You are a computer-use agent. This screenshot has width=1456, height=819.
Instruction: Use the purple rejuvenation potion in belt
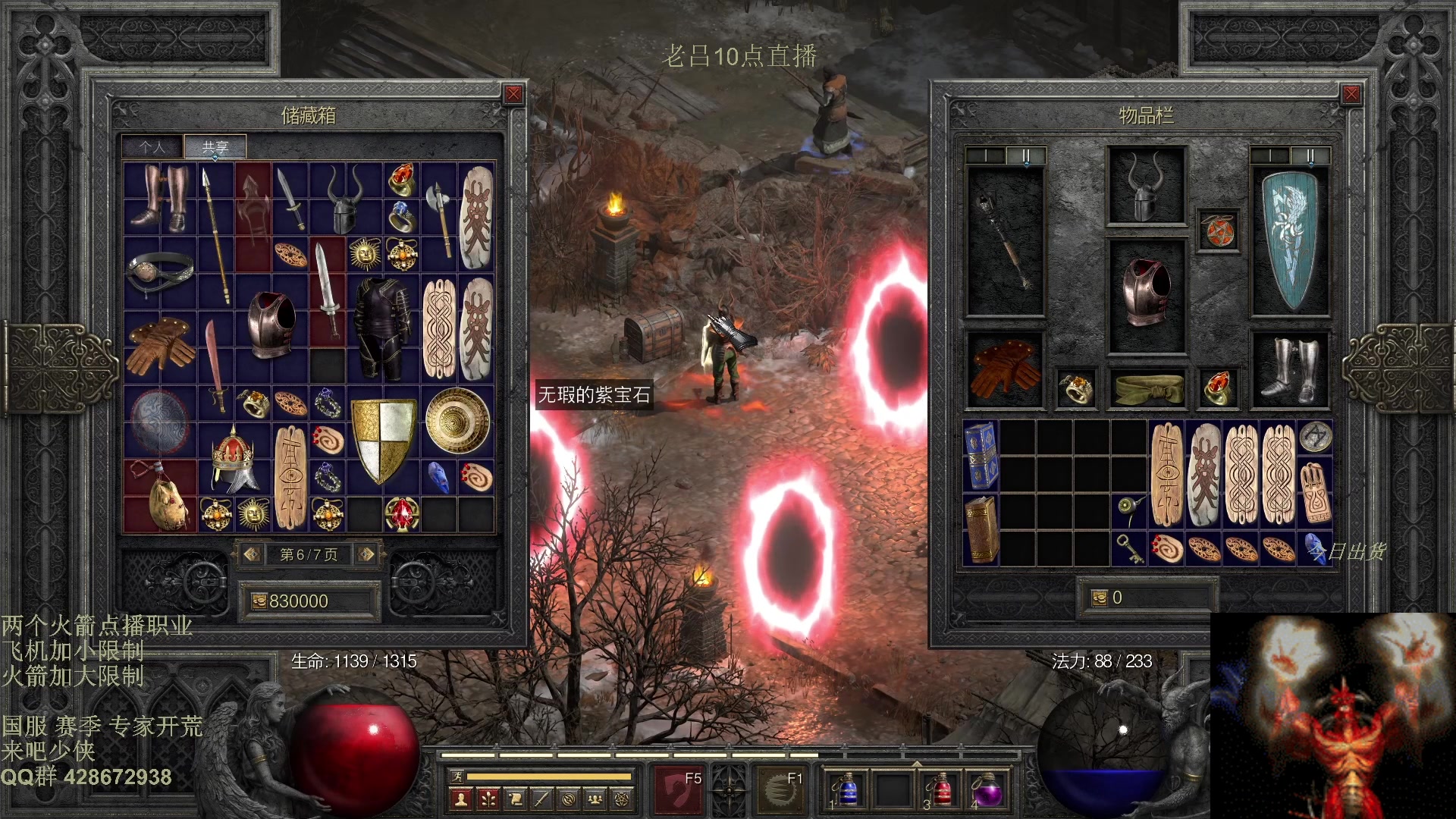987,791
